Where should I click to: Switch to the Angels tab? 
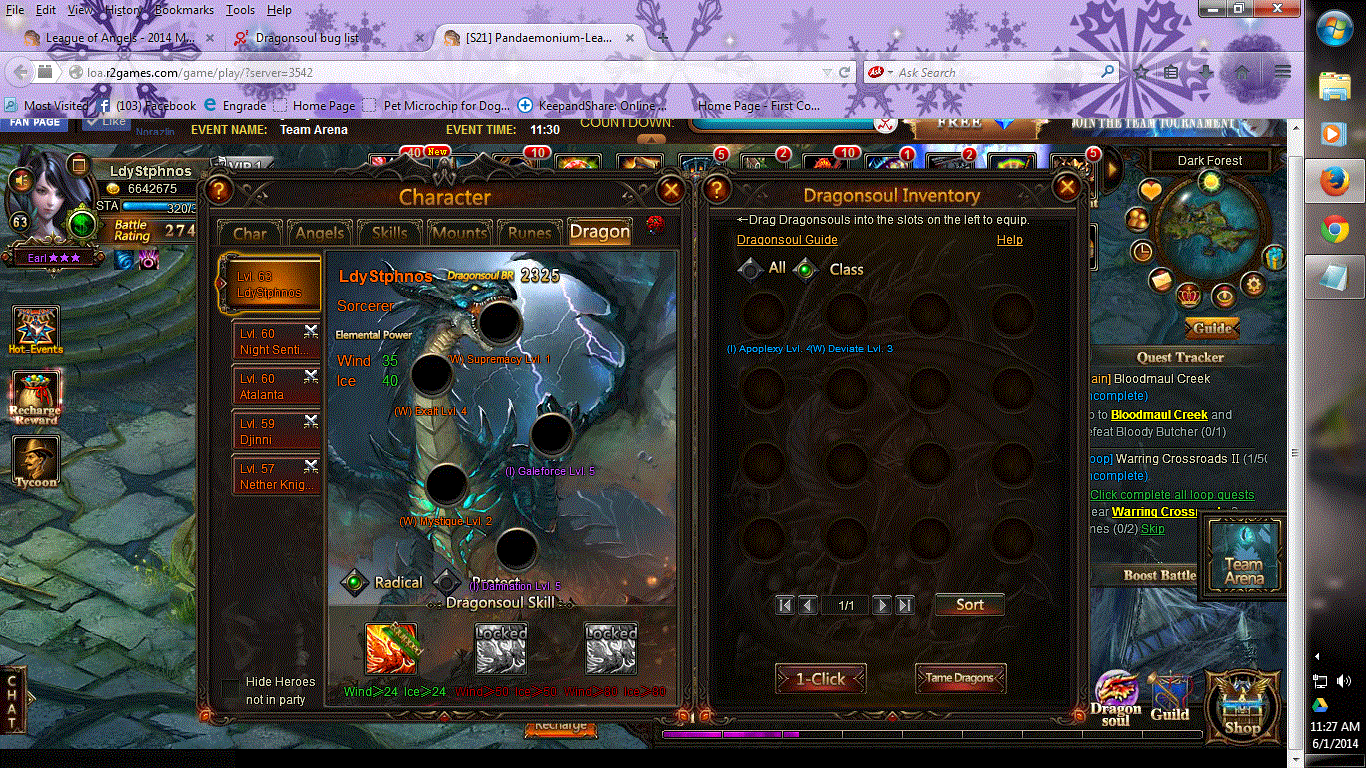pyautogui.click(x=320, y=233)
